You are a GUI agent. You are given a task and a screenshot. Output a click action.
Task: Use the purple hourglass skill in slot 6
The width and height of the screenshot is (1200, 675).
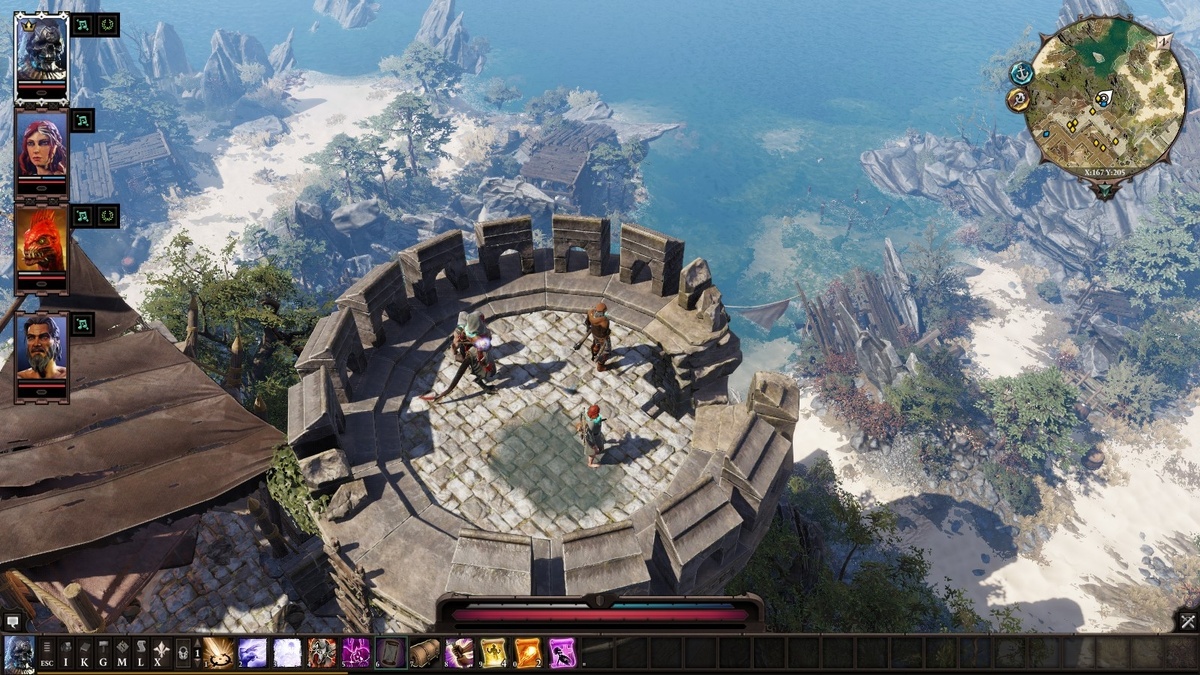pos(391,653)
